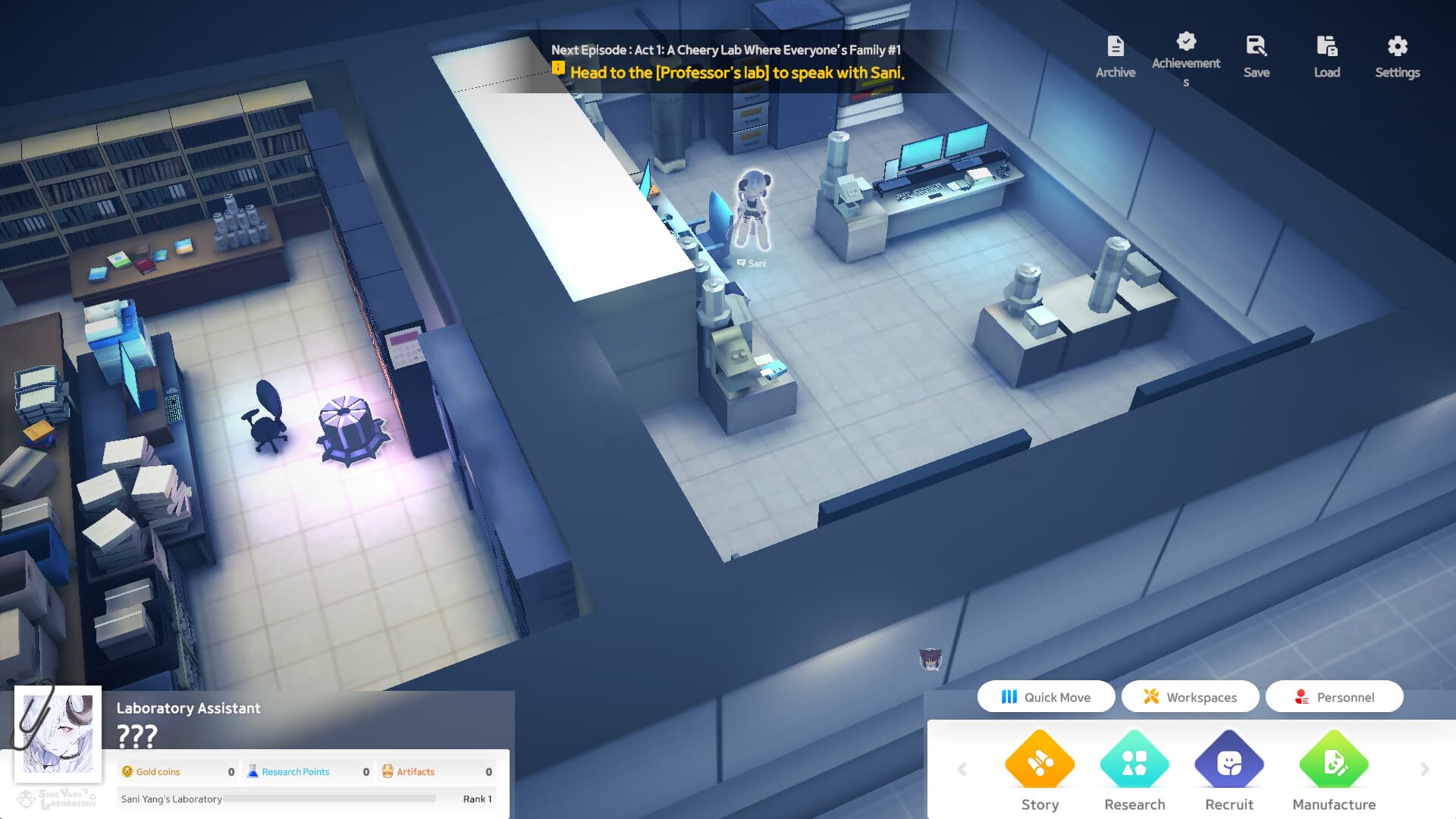This screenshot has height=819, width=1456.
Task: Click the quest info expander on the objective banner
Action: coord(559,69)
